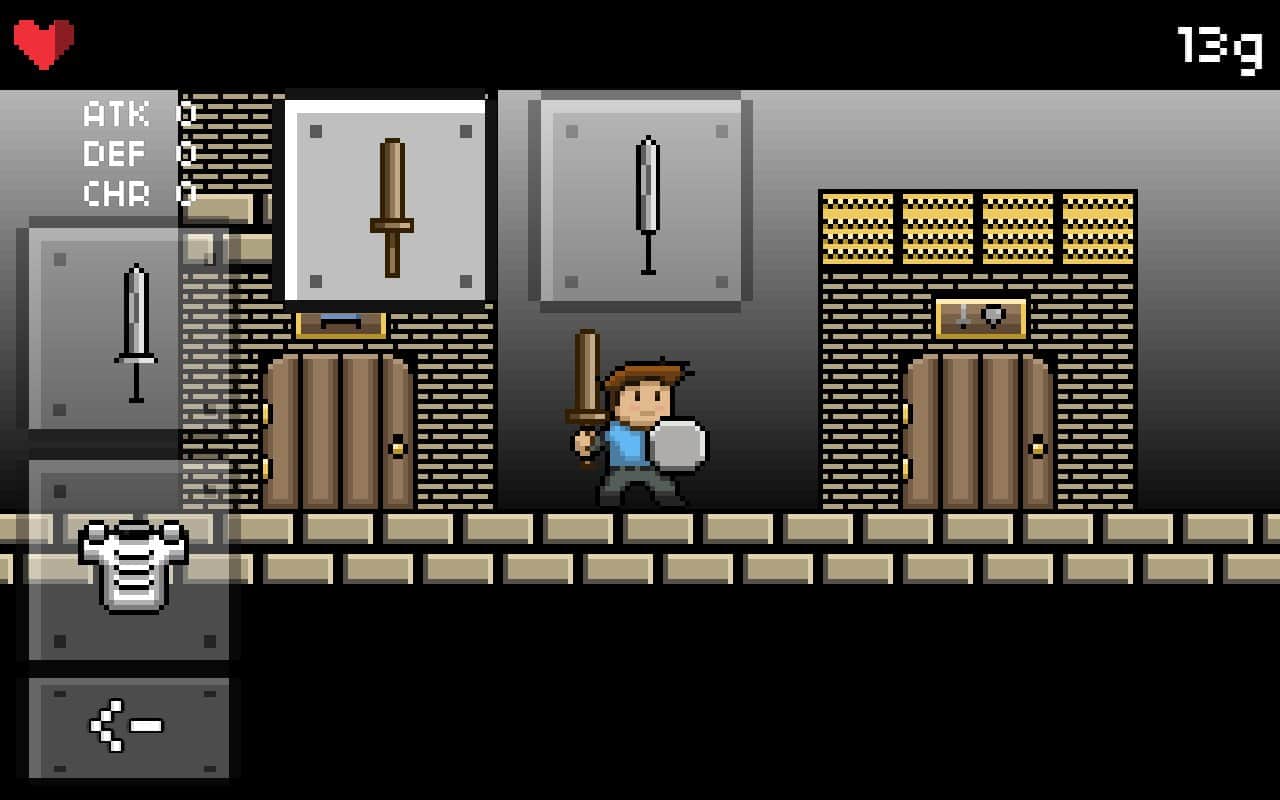Click the sword icon on the blacksmith door sign
The width and height of the screenshot is (1280, 800).
pyautogui.click(x=963, y=315)
